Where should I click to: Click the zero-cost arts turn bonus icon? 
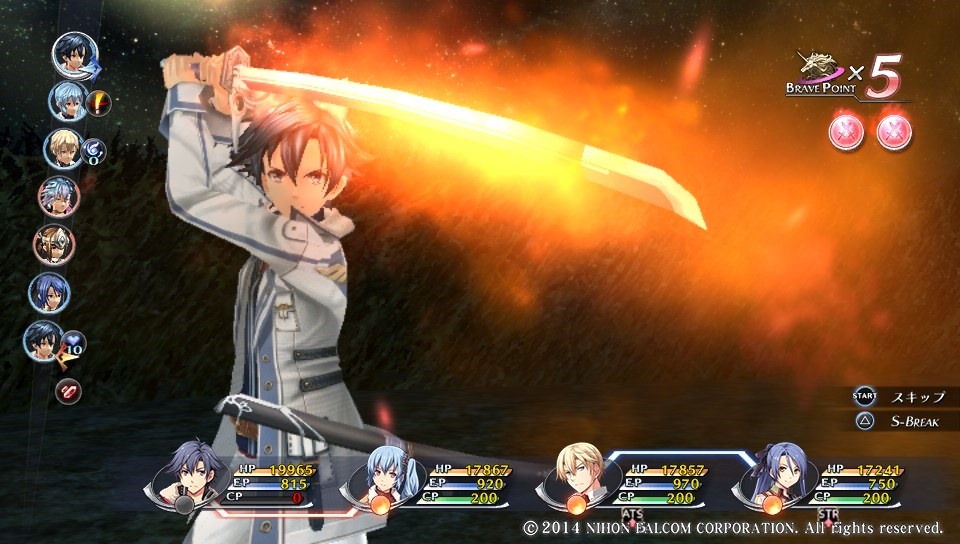pos(93,151)
